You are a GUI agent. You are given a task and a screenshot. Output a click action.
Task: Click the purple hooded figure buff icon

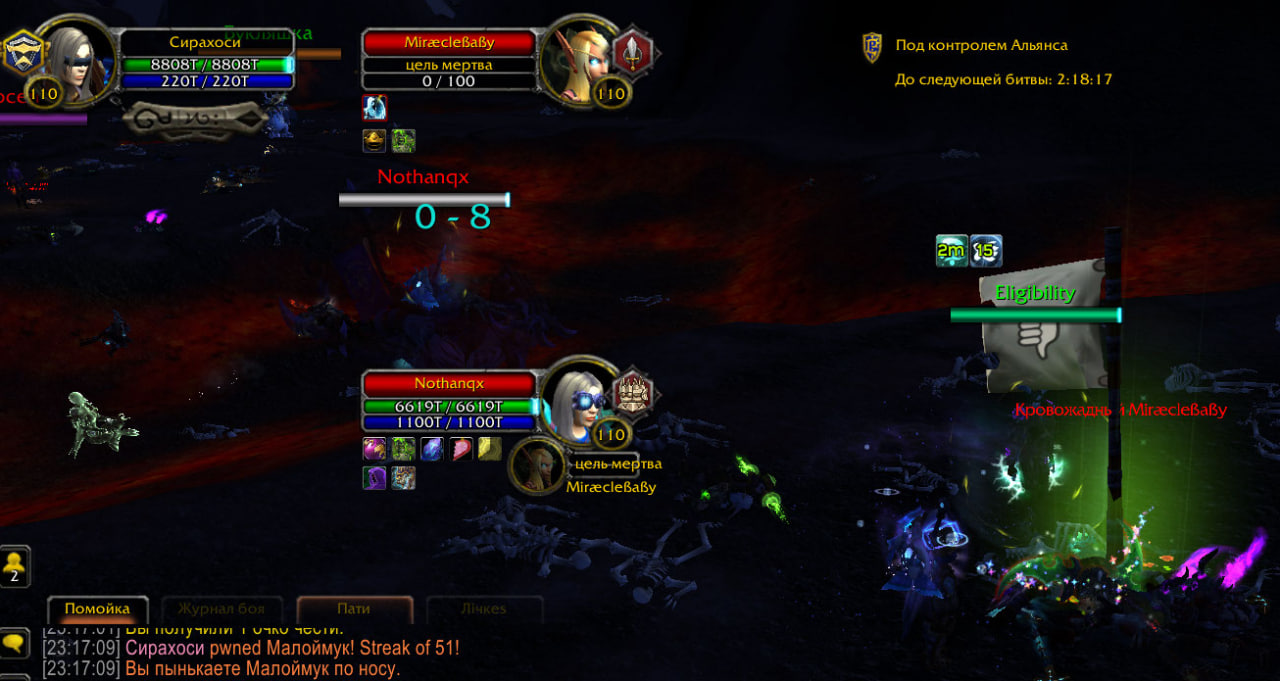click(375, 478)
